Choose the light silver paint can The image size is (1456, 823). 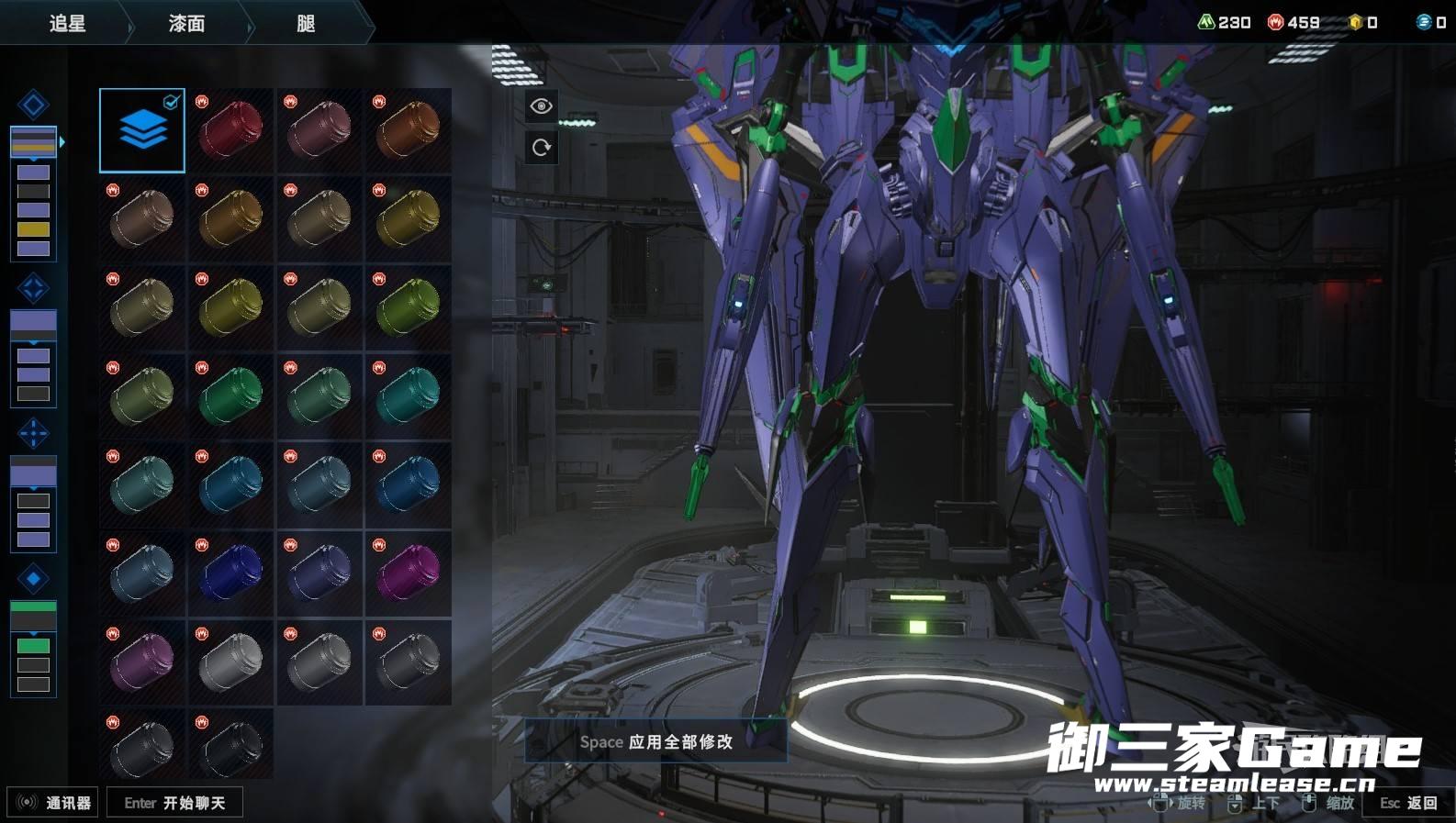230,662
